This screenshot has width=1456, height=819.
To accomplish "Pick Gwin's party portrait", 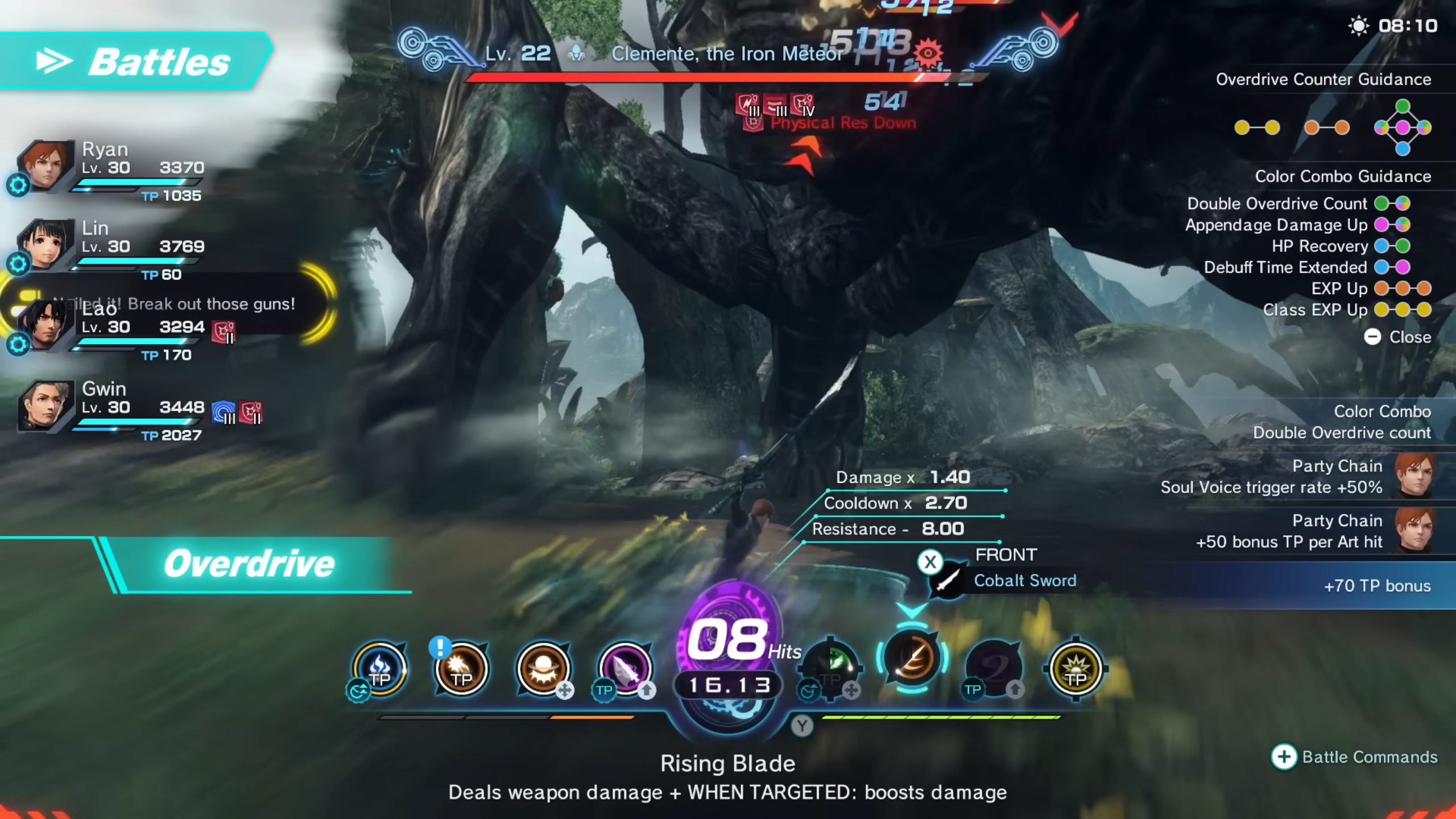I will click(46, 406).
